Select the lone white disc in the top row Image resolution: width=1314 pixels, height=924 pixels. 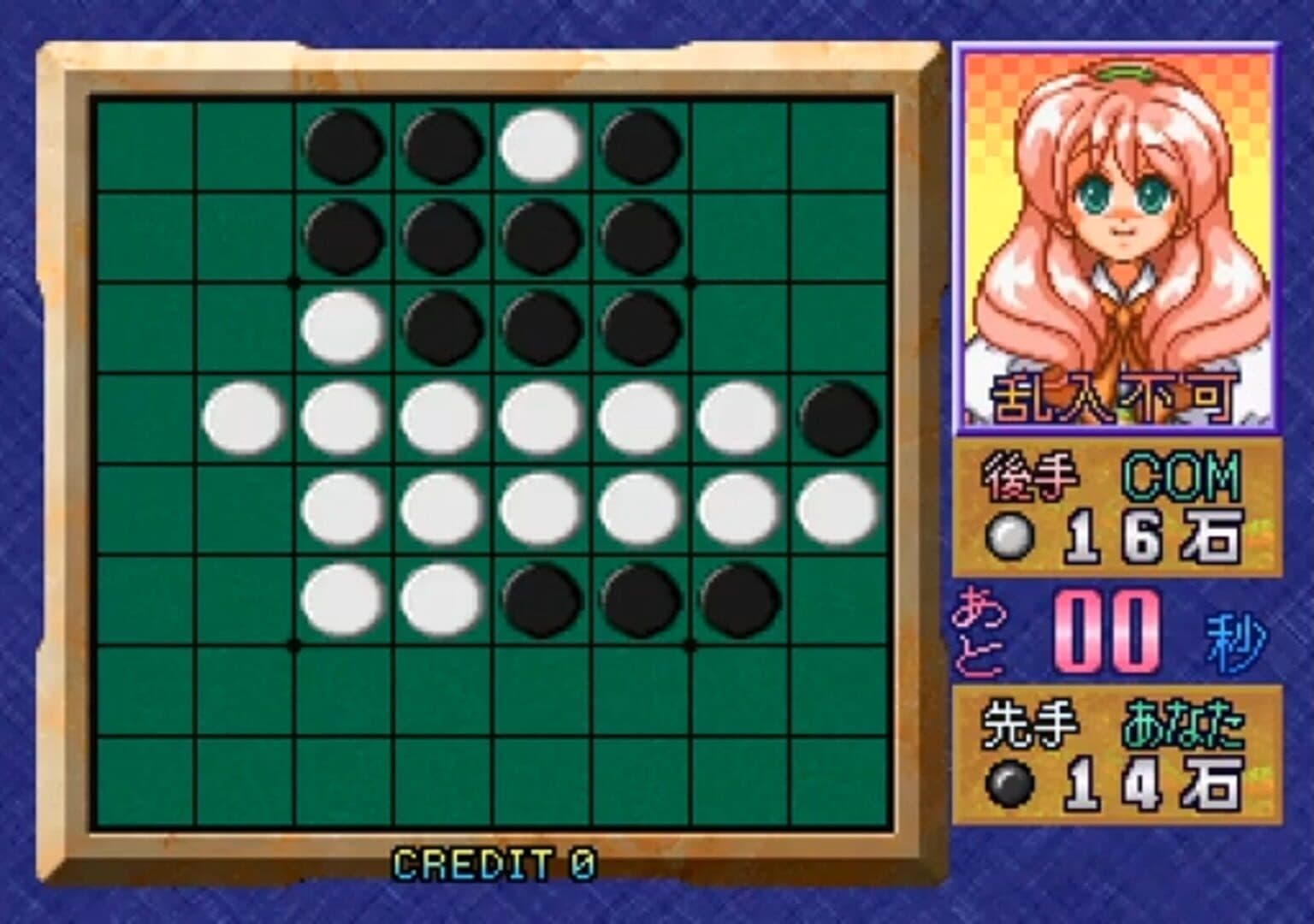pos(542,146)
